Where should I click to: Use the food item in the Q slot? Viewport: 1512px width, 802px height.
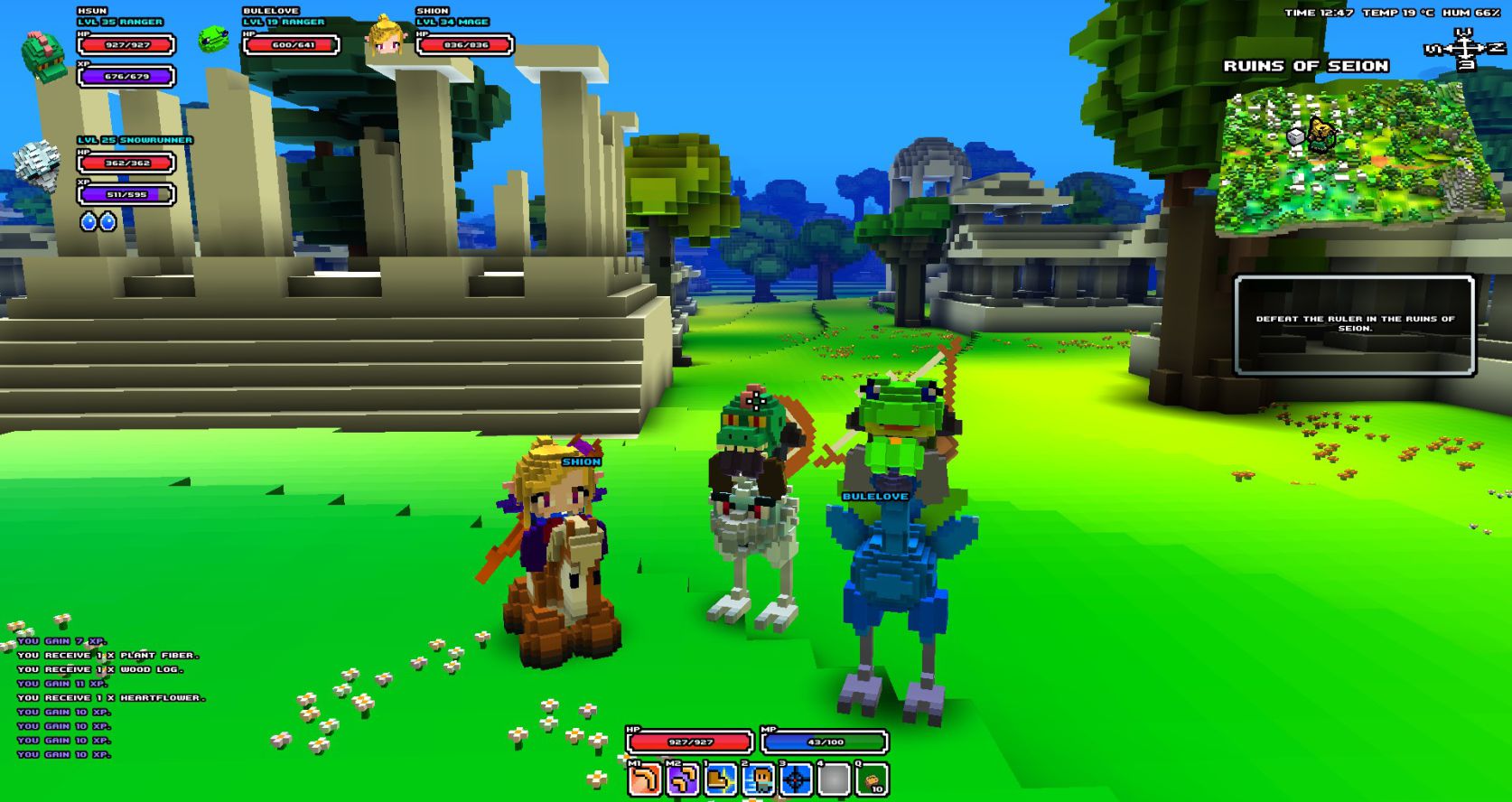(x=872, y=779)
